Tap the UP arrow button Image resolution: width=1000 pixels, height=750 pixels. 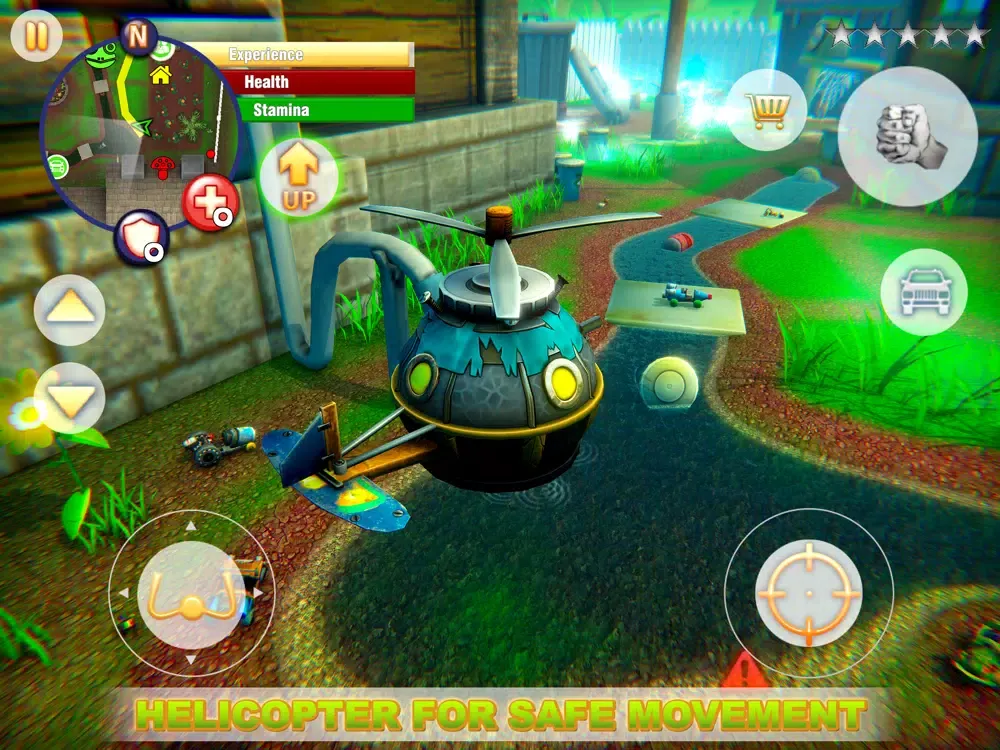[x=299, y=177]
